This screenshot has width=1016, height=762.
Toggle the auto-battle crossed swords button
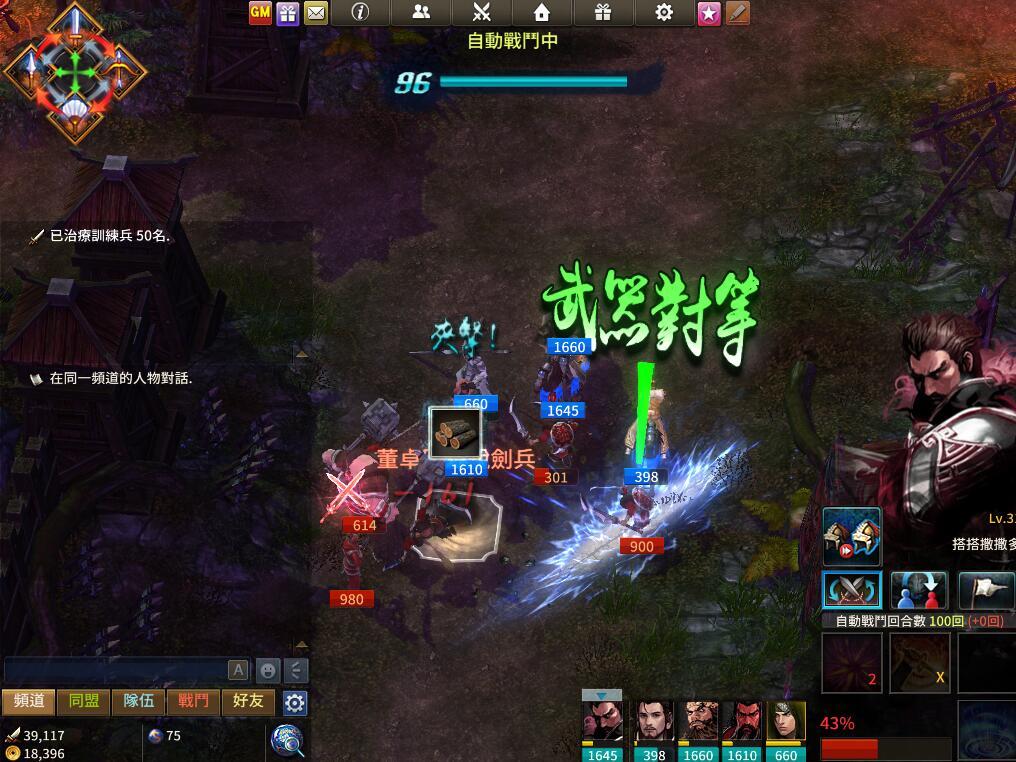(851, 590)
